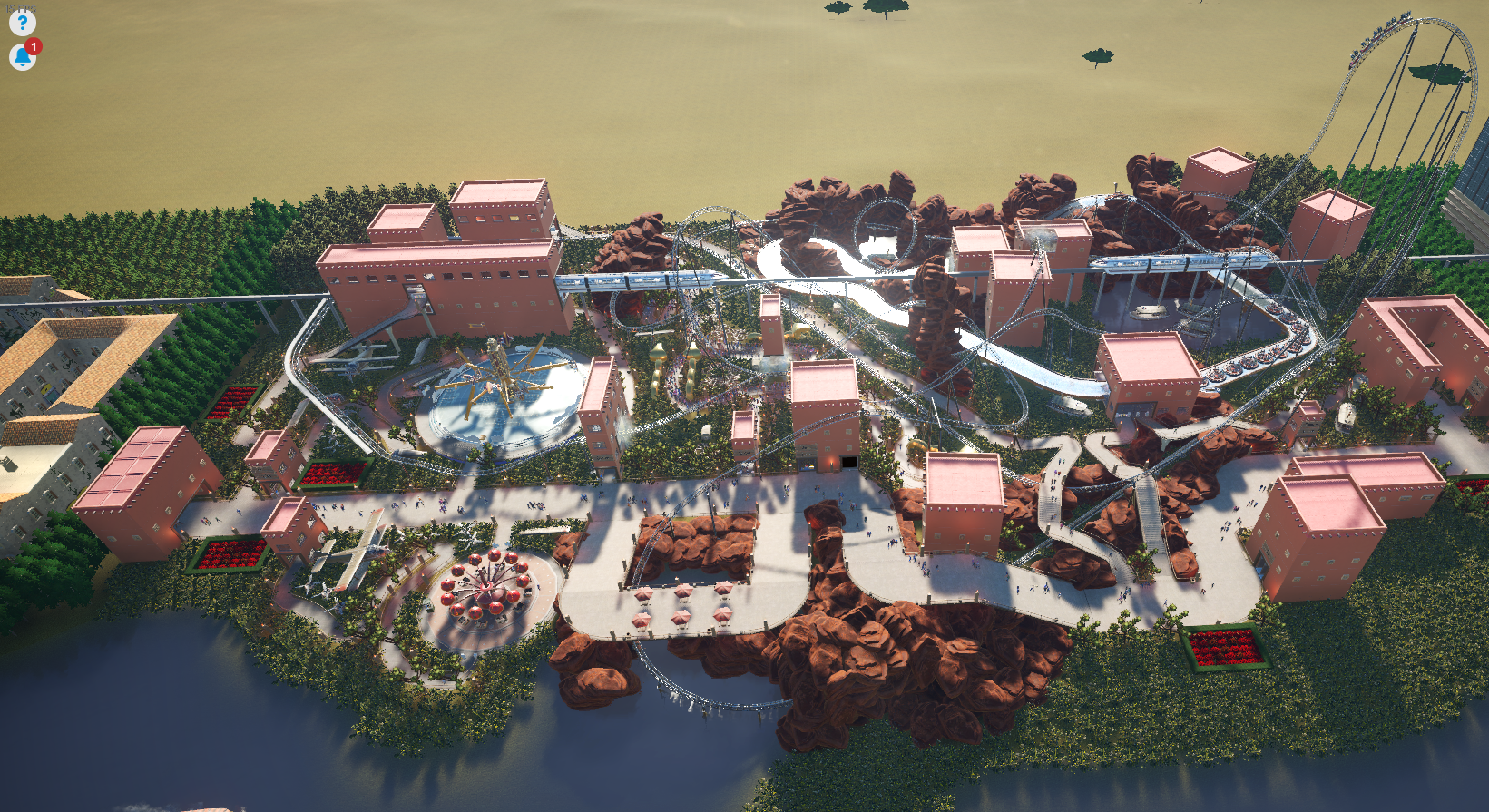Select the red spinning flat ride near the lake
The height and width of the screenshot is (812, 1489).
coord(485,585)
